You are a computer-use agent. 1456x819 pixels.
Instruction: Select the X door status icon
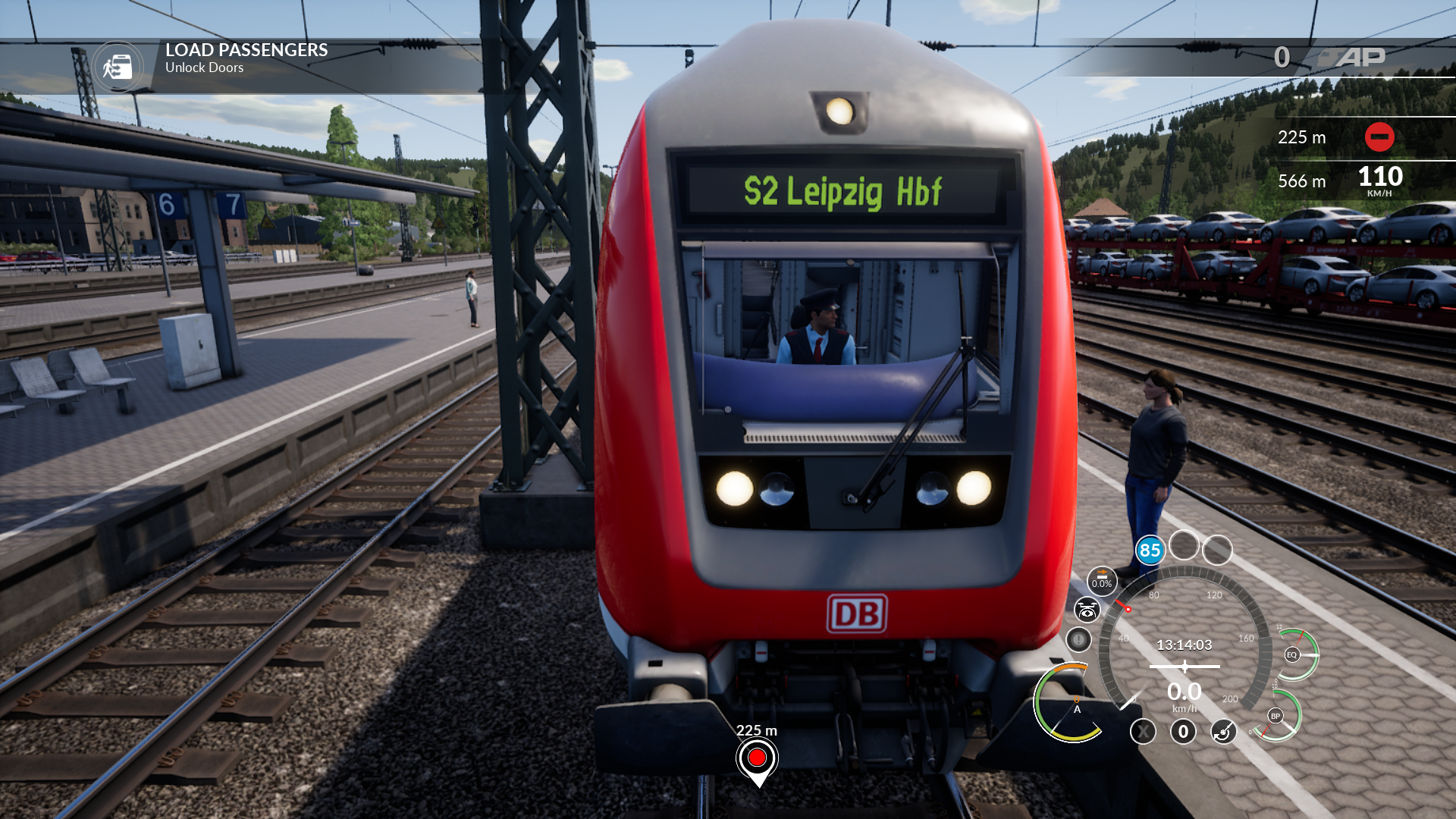point(1143,732)
